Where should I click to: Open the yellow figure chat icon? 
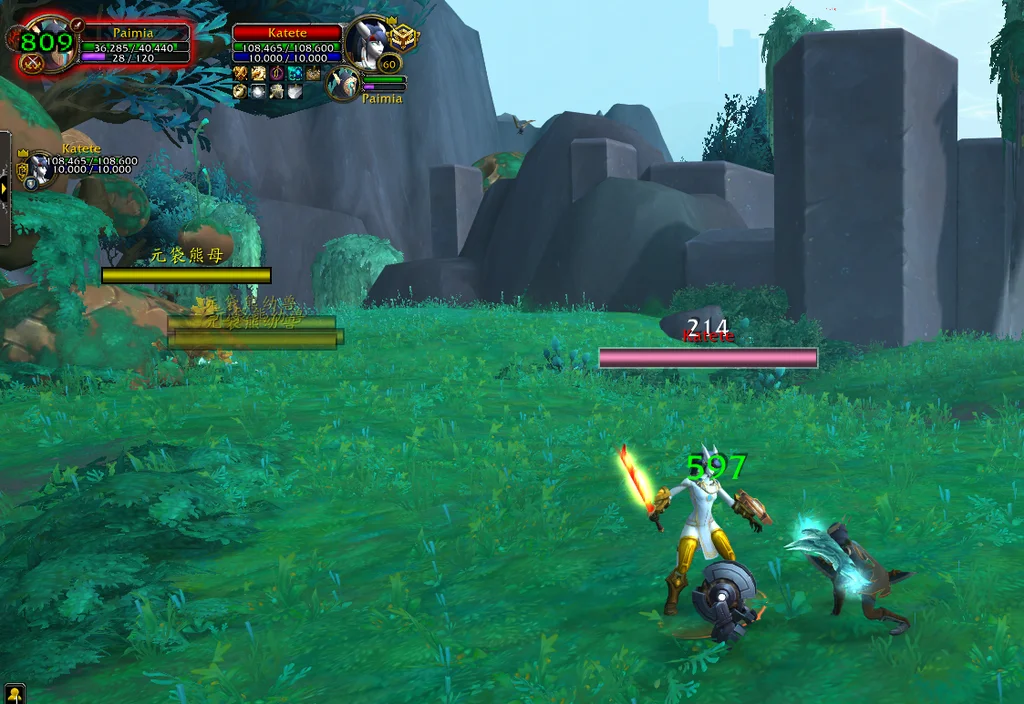(14, 693)
